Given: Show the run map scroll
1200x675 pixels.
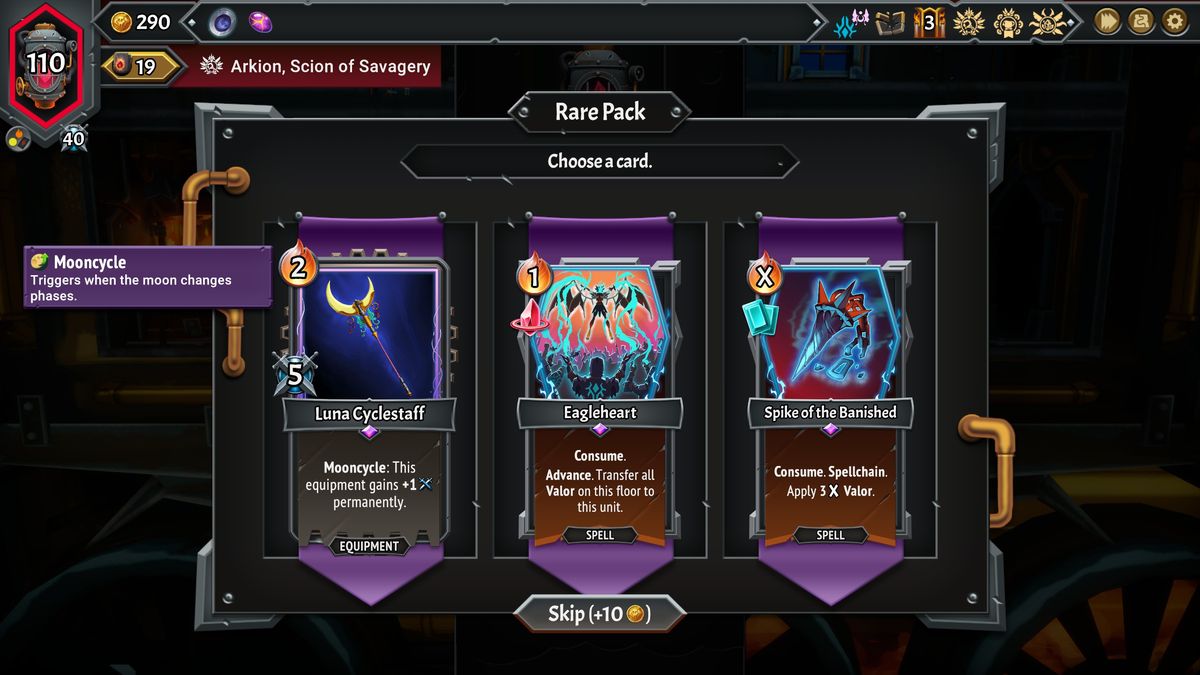Looking at the screenshot, I should click(1141, 21).
